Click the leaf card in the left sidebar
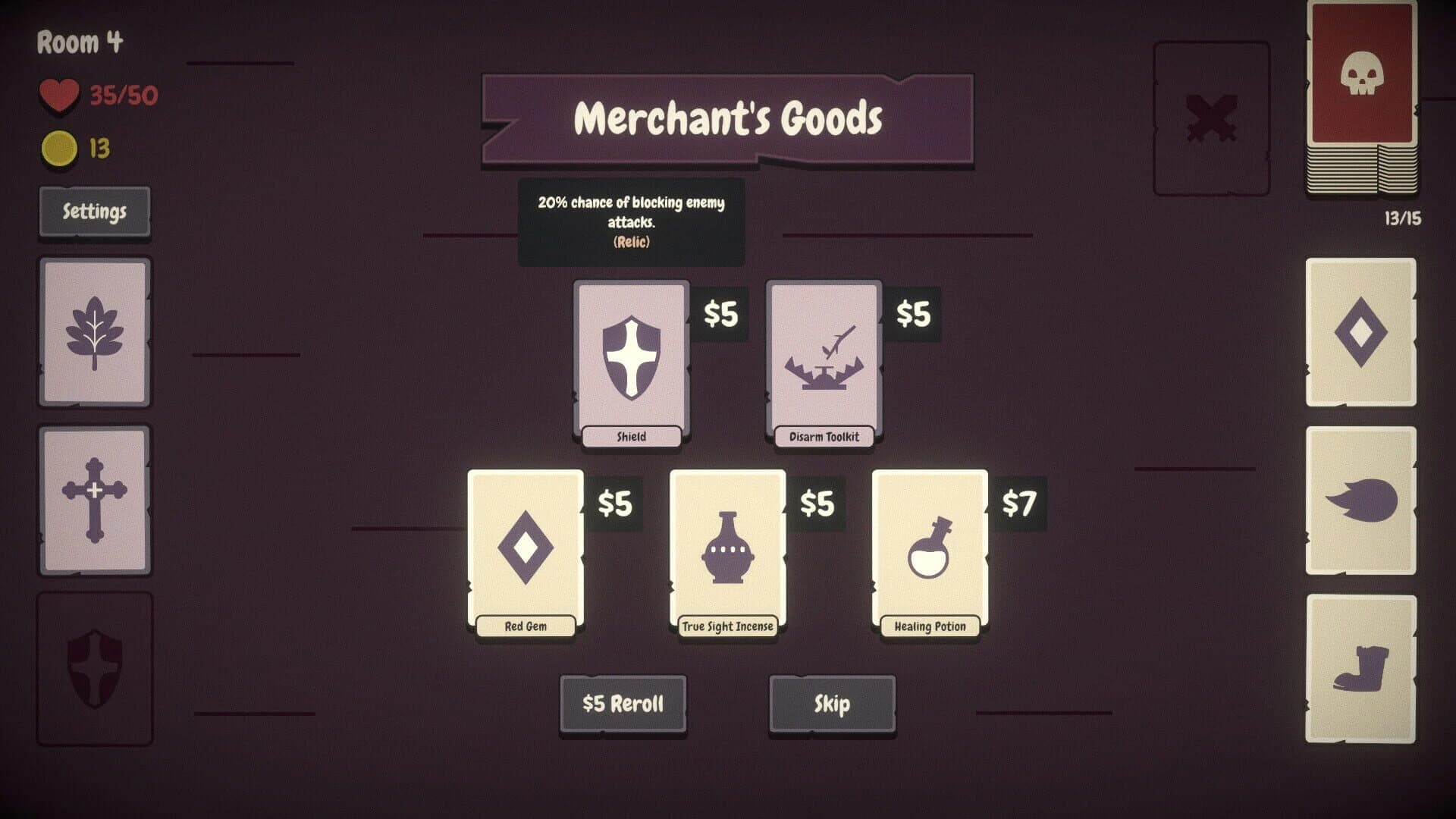Screen dimensions: 1456x819 (x=94, y=328)
